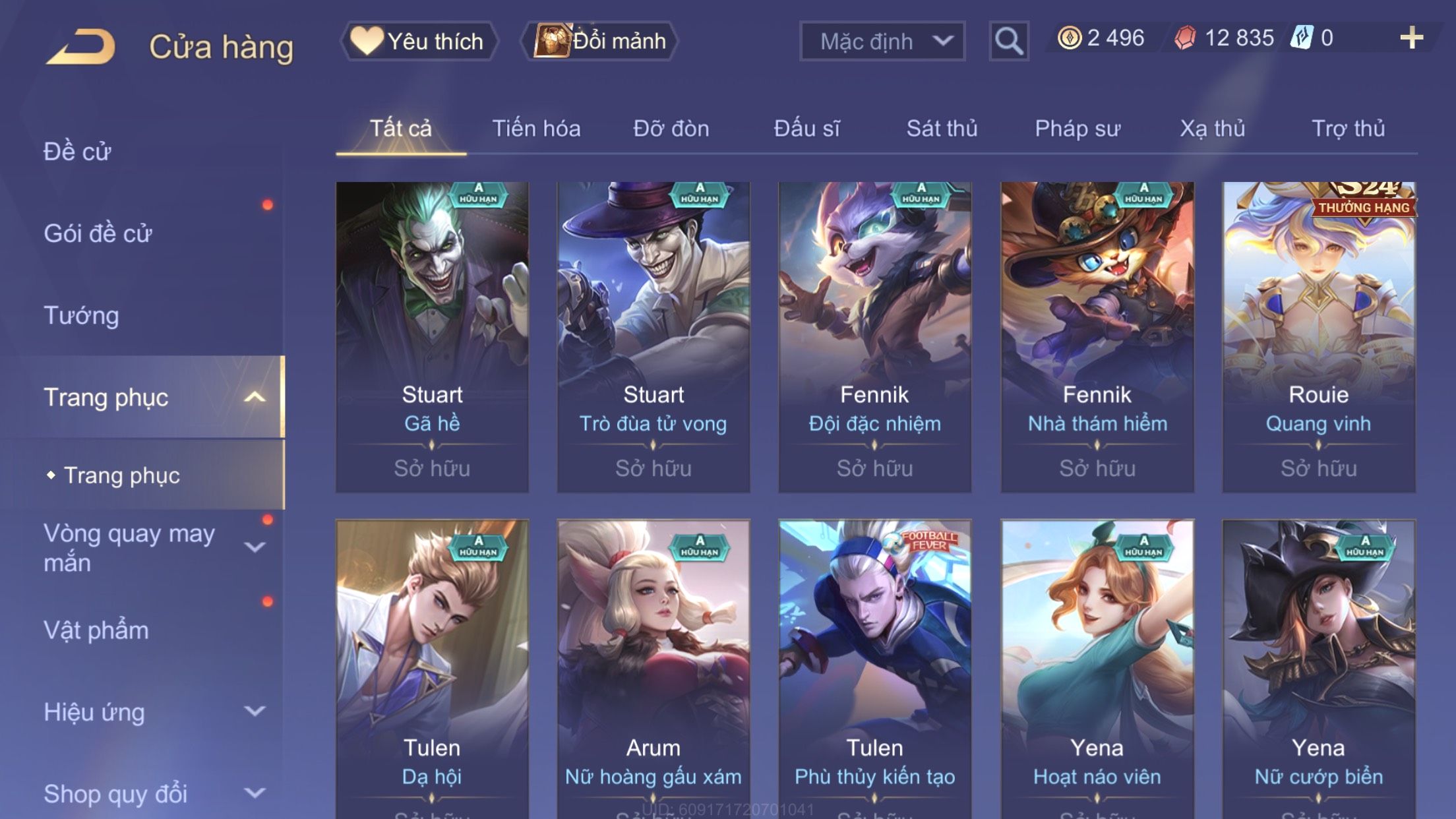Image resolution: width=1456 pixels, height=819 pixels.
Task: Open the Đổi mảnh exchange
Action: coord(599,41)
